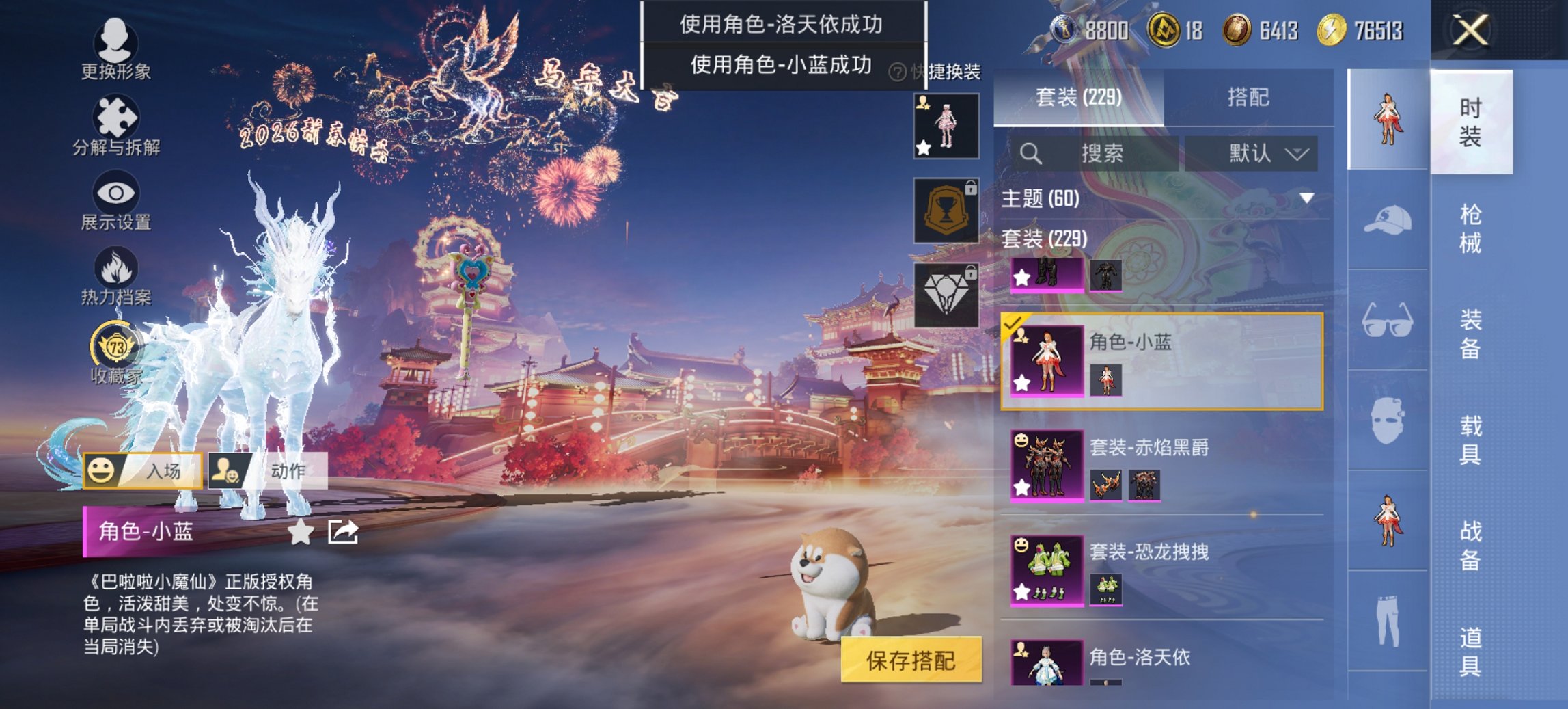The width and height of the screenshot is (1568, 709).
Task: Click the search magnifier in the outfit panel
Action: point(1032,152)
